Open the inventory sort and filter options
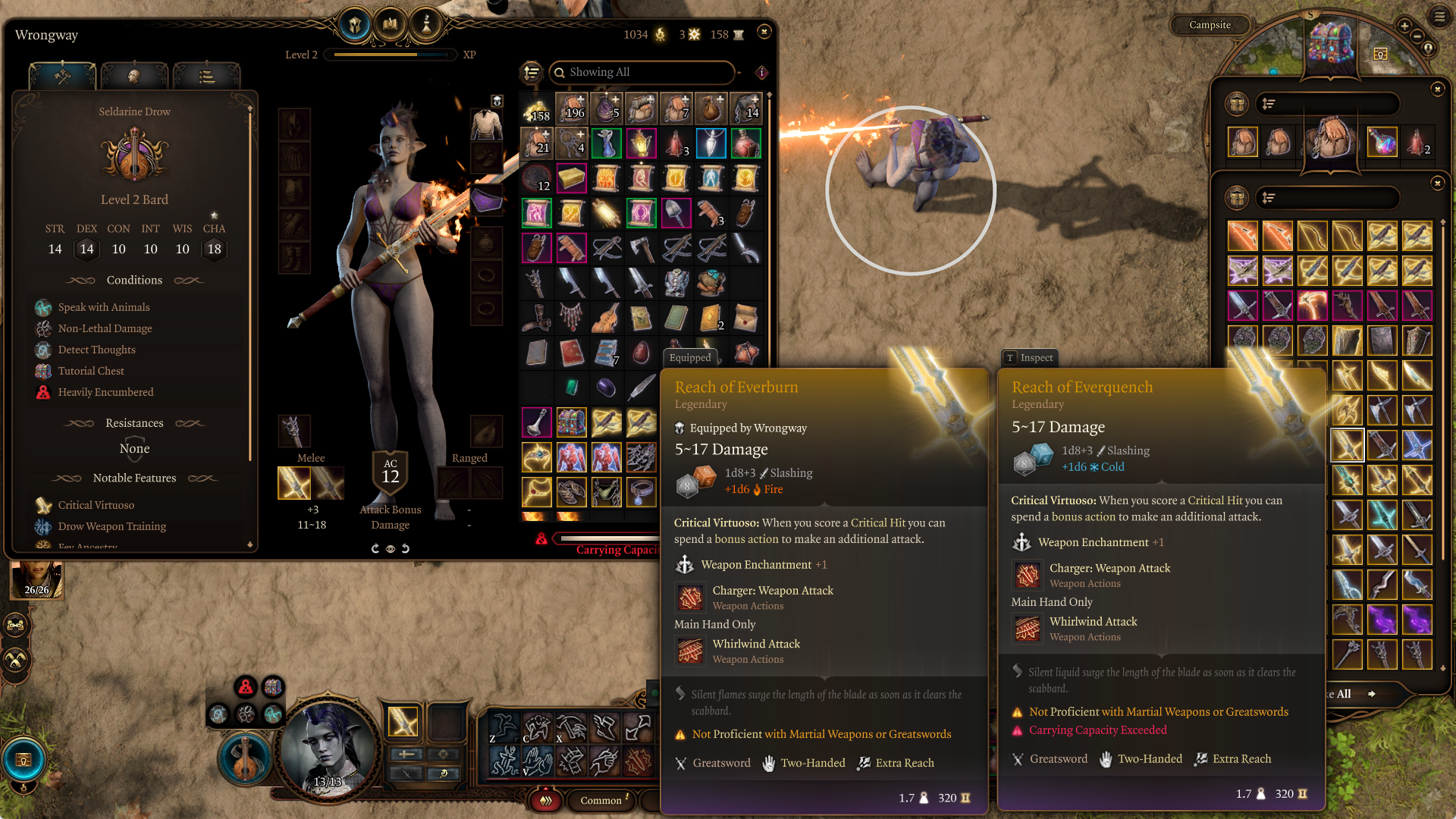The width and height of the screenshot is (1456, 819). (532, 72)
